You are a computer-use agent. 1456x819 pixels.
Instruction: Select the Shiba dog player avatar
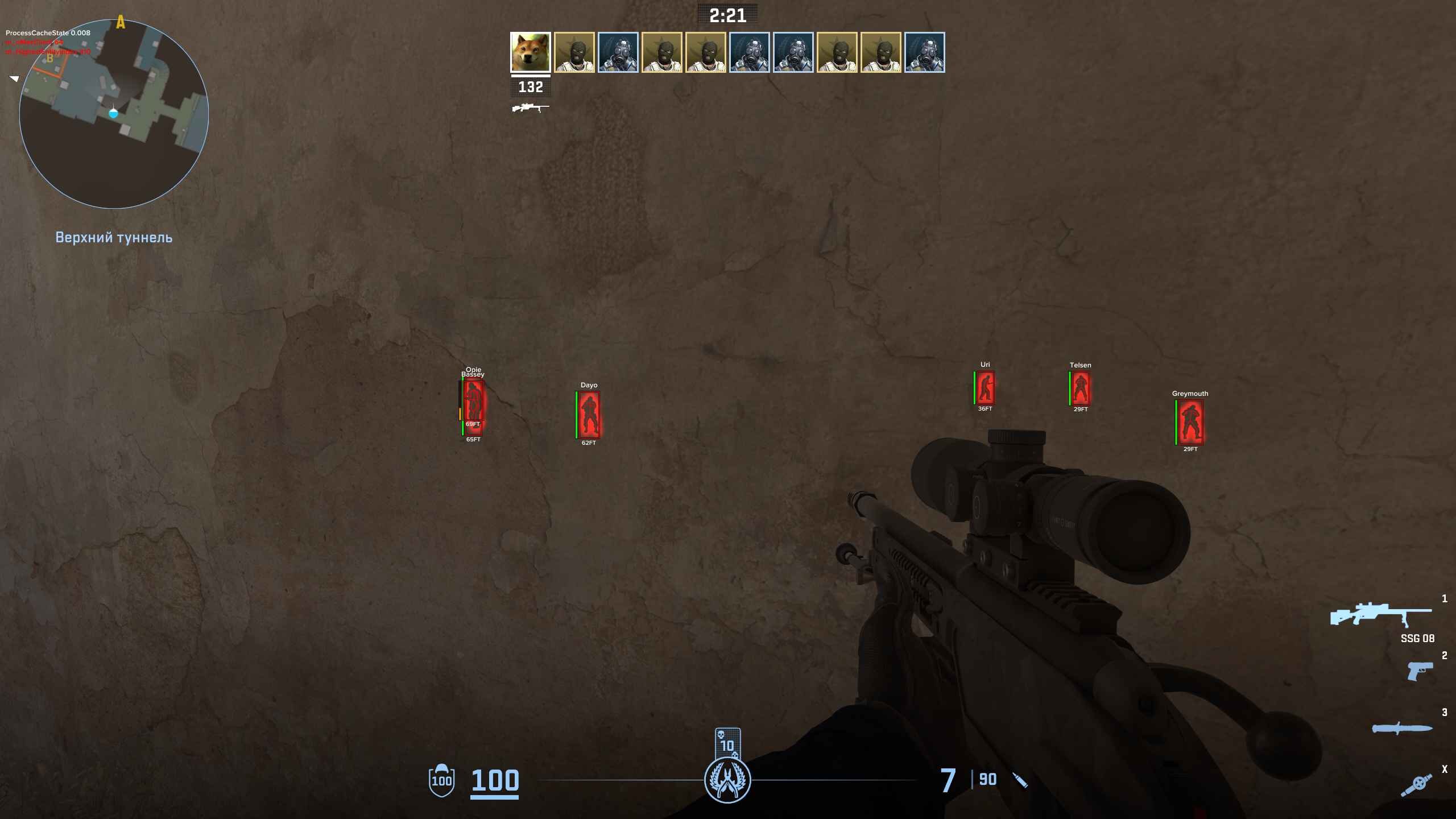point(530,52)
